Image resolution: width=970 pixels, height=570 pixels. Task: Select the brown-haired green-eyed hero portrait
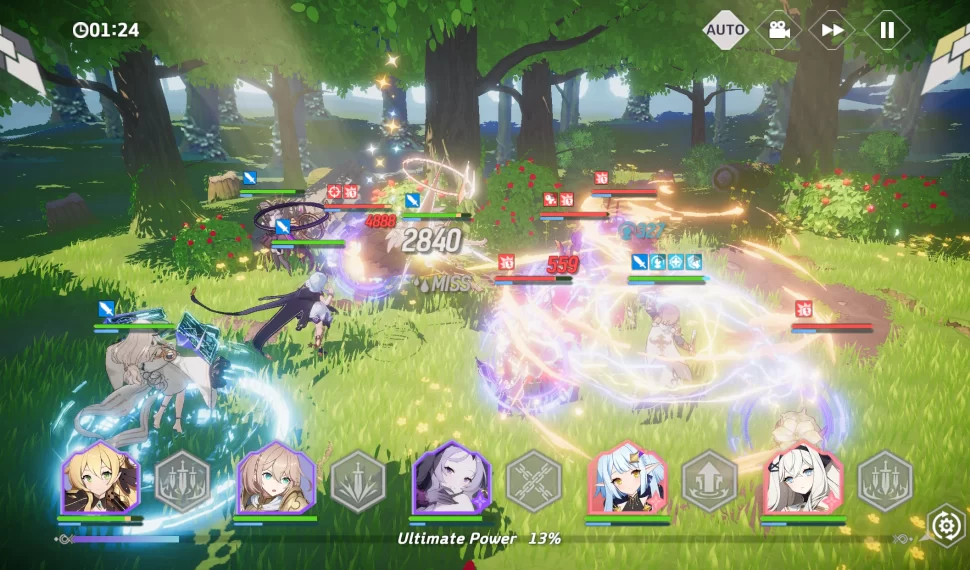pyautogui.click(x=275, y=479)
